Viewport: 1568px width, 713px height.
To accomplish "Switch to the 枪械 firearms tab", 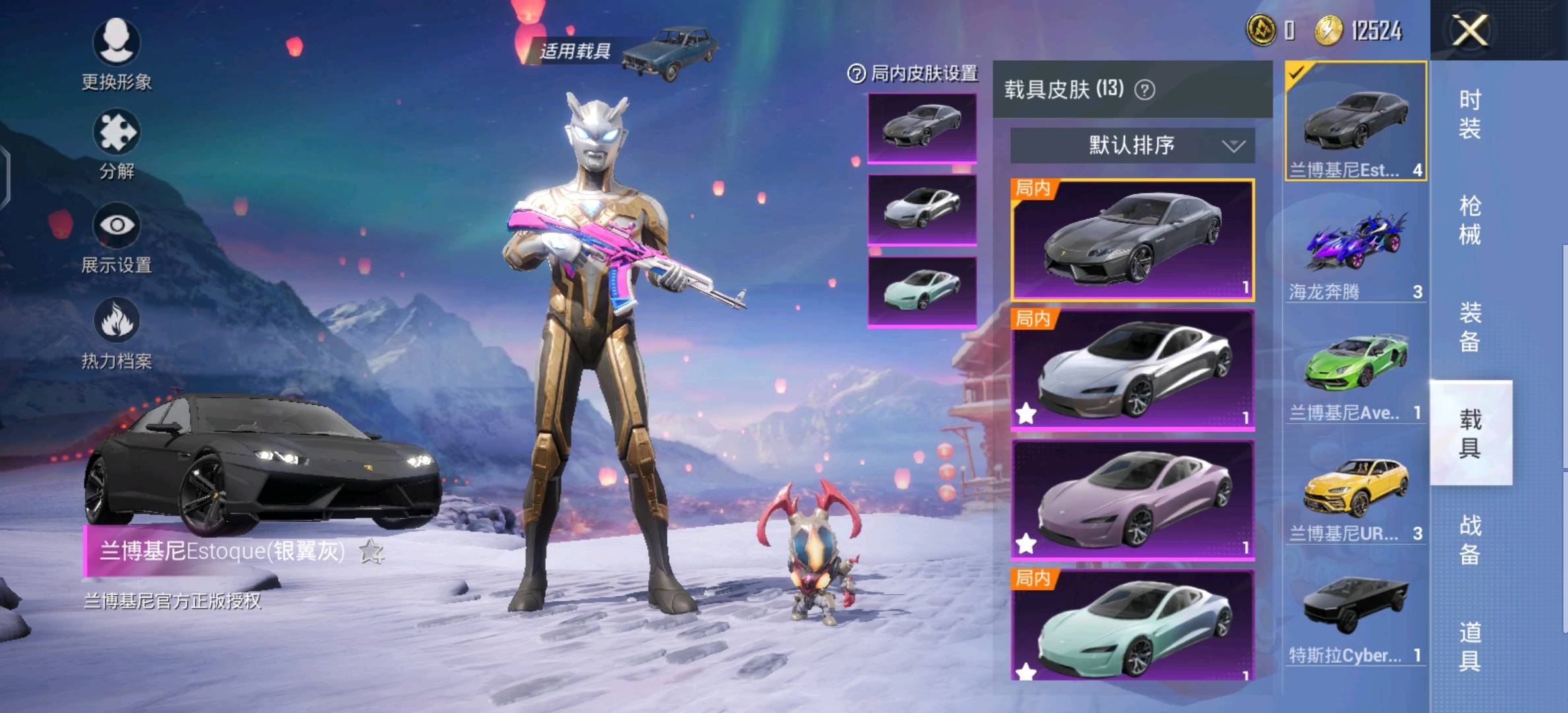I will [x=1470, y=220].
